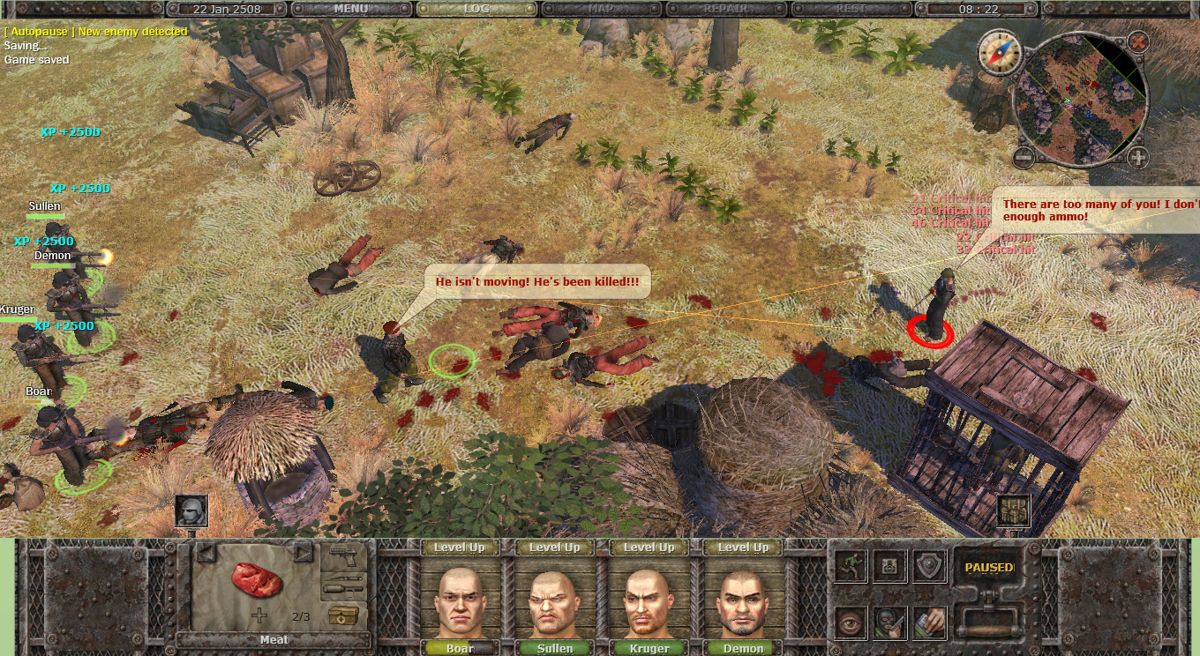Click the REPAIR button
The height and width of the screenshot is (656, 1200).
(x=727, y=9)
